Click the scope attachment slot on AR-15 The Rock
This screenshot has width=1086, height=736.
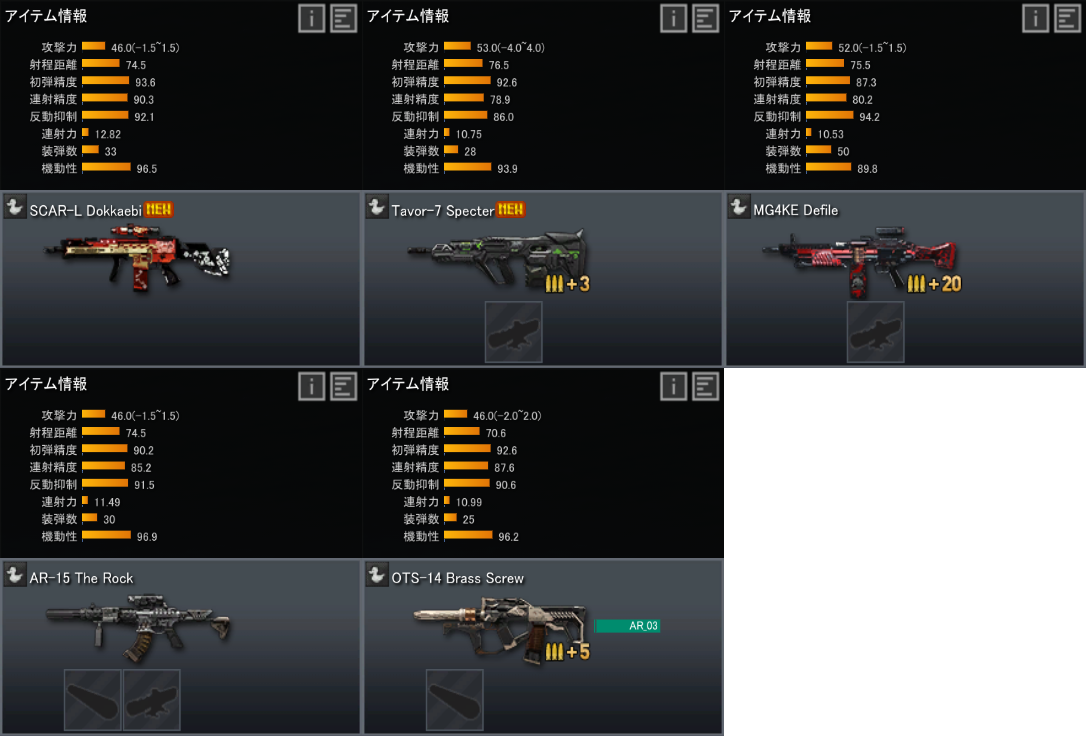tap(151, 699)
